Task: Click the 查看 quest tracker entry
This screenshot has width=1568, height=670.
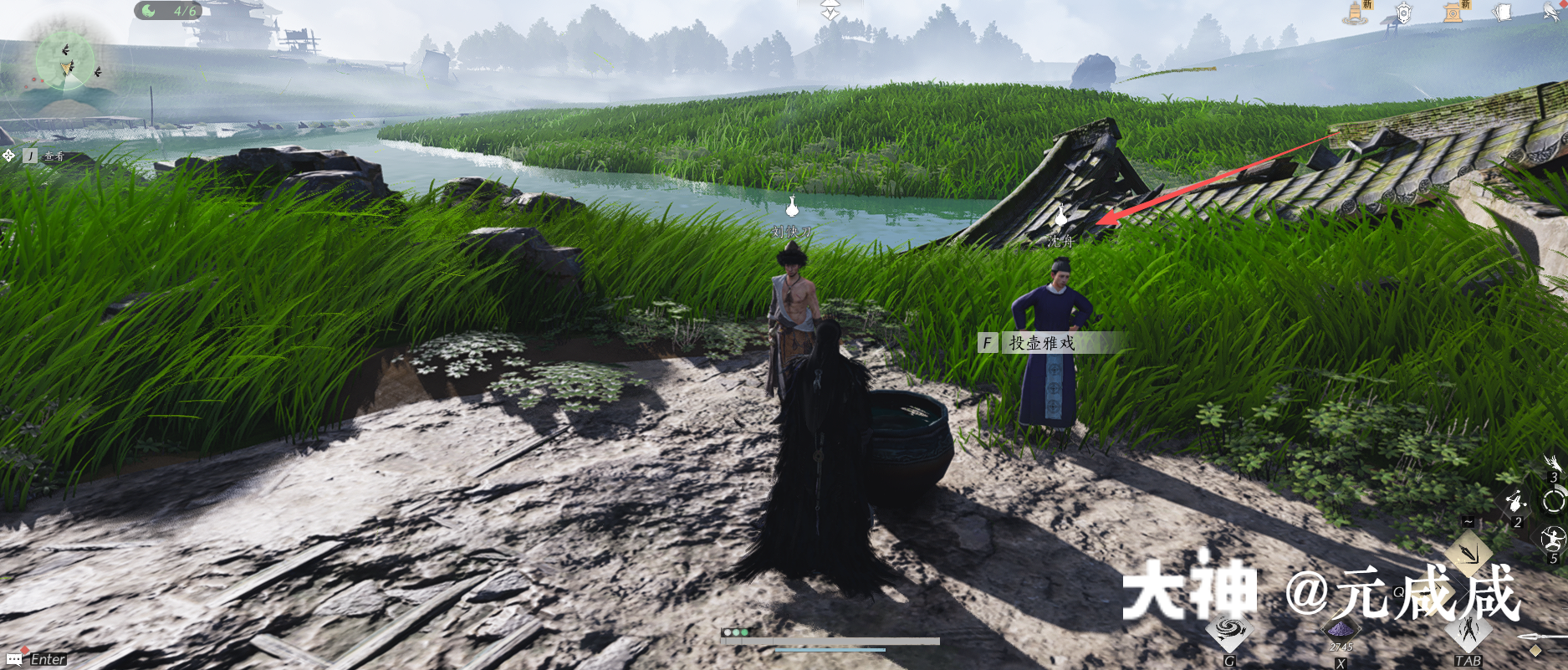Action: (54, 156)
